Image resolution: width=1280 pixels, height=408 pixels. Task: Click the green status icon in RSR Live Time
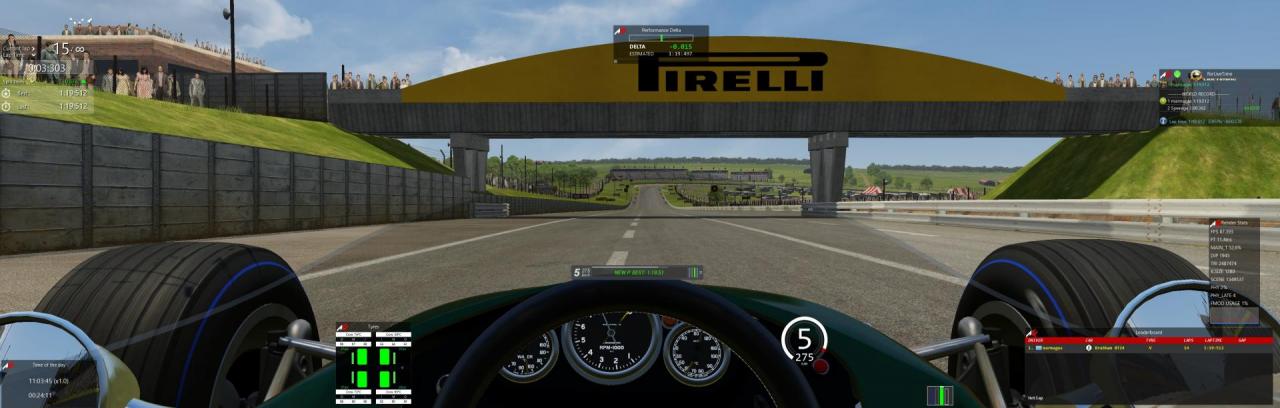[1178, 74]
